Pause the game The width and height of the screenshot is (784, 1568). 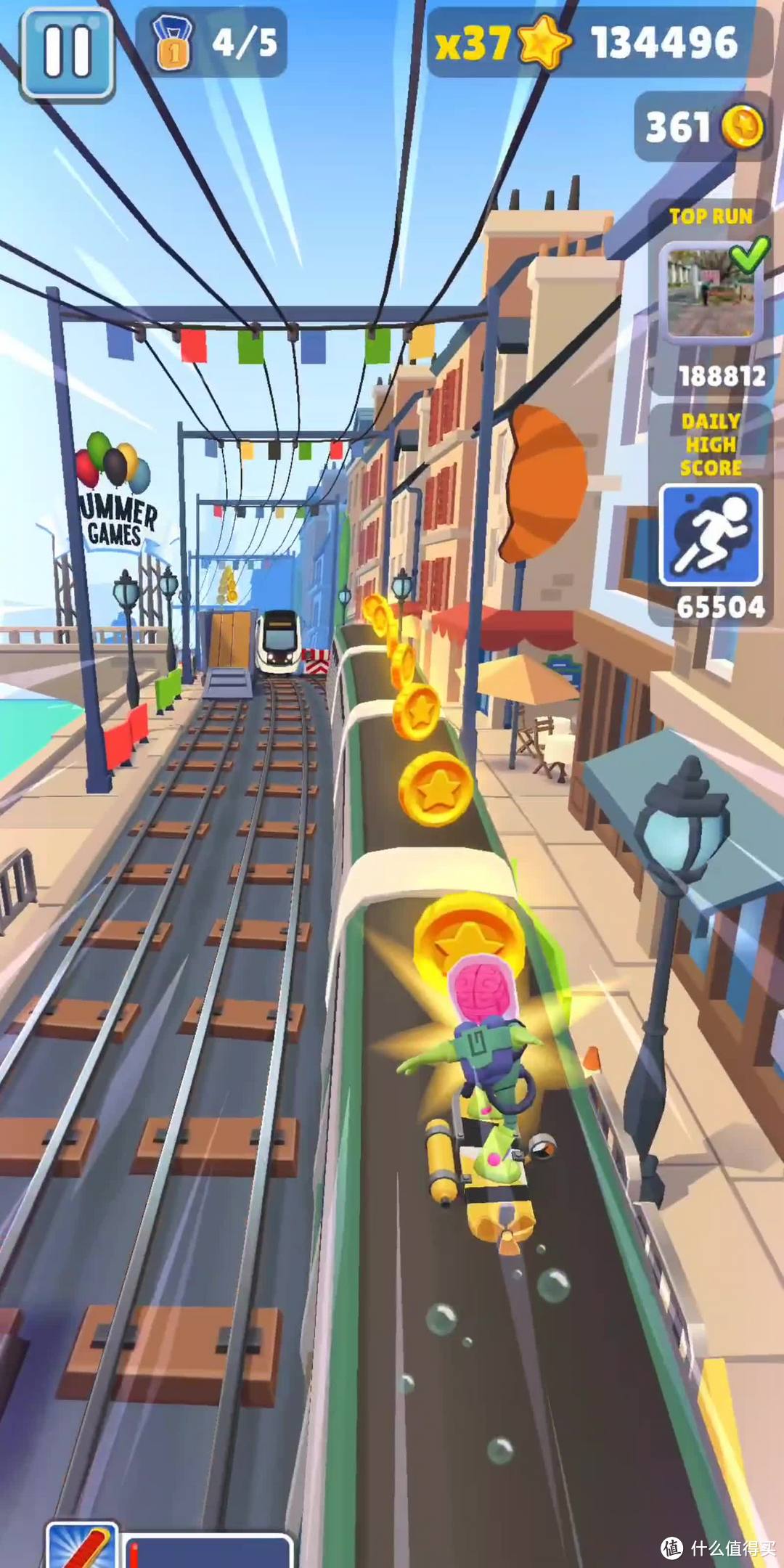coord(67,52)
